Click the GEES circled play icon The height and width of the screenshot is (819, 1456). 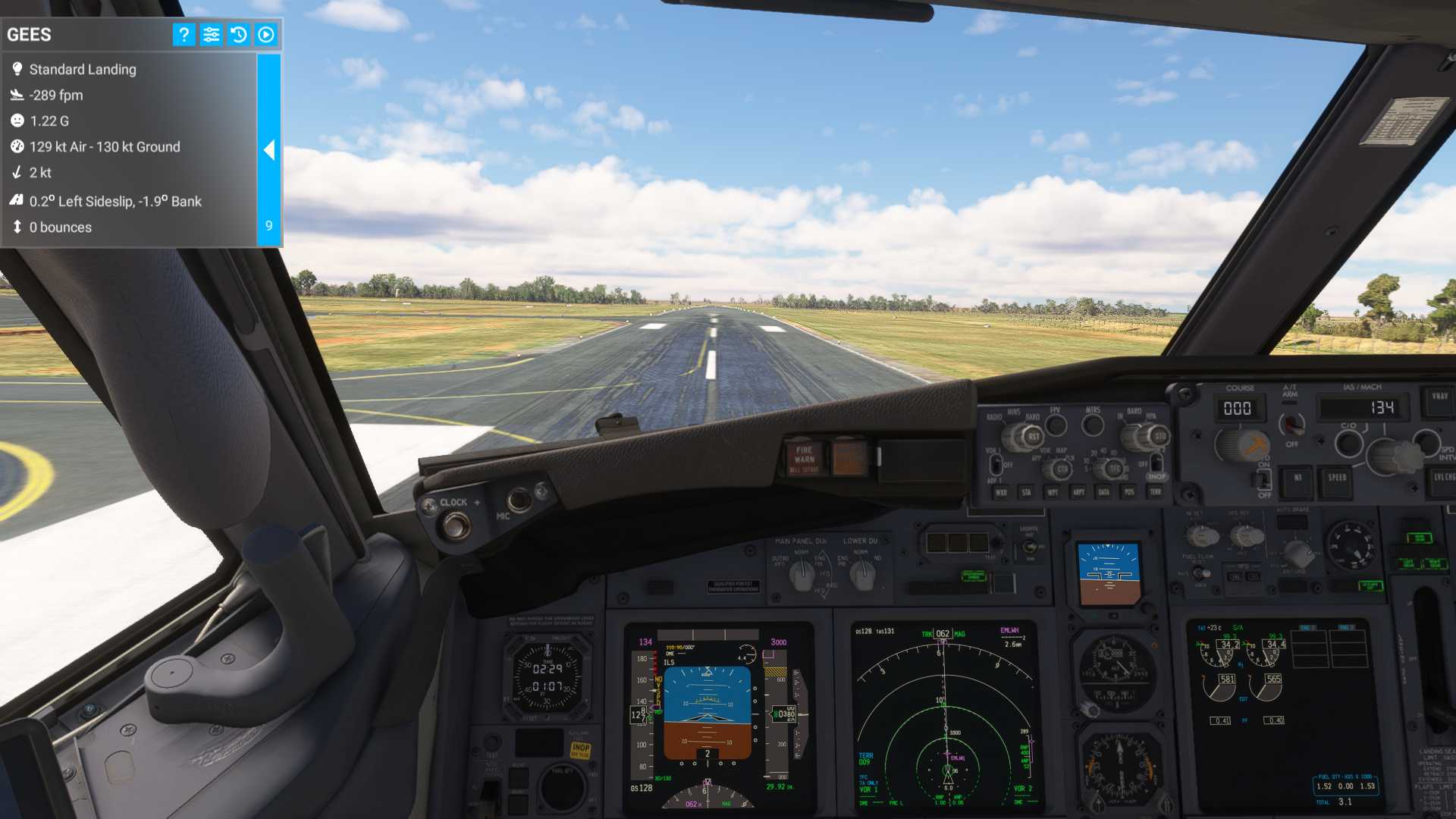click(x=266, y=35)
